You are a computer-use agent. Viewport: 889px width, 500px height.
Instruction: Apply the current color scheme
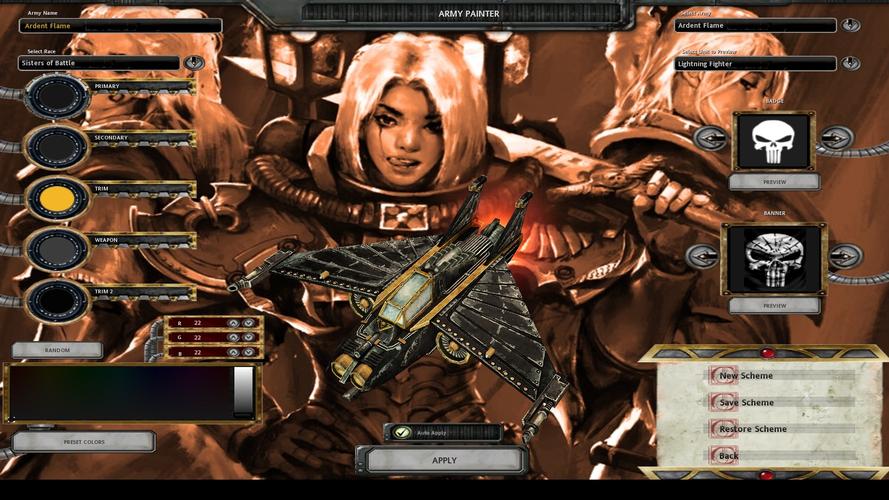pos(444,460)
